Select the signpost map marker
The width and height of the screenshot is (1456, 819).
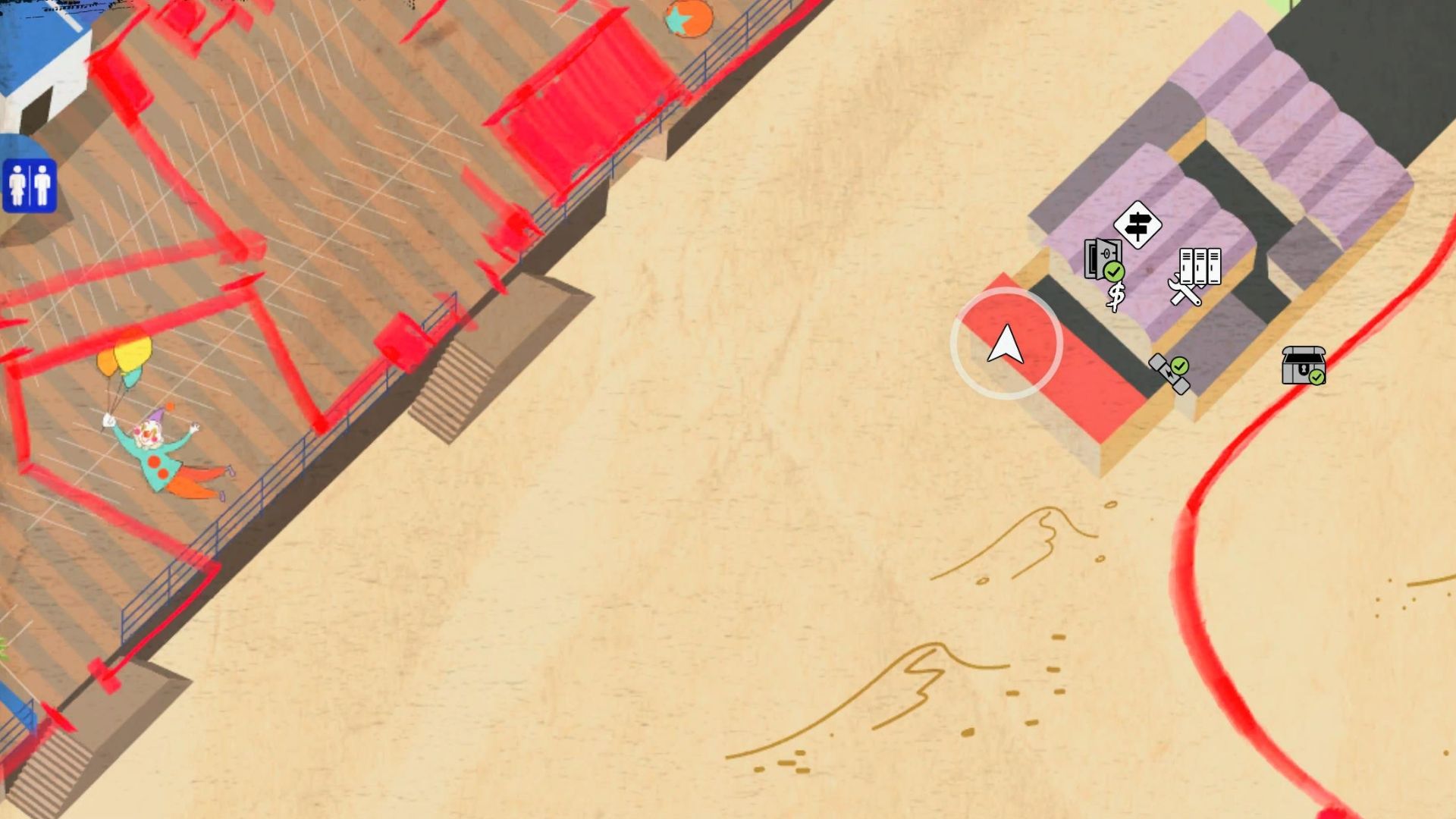point(1137,224)
